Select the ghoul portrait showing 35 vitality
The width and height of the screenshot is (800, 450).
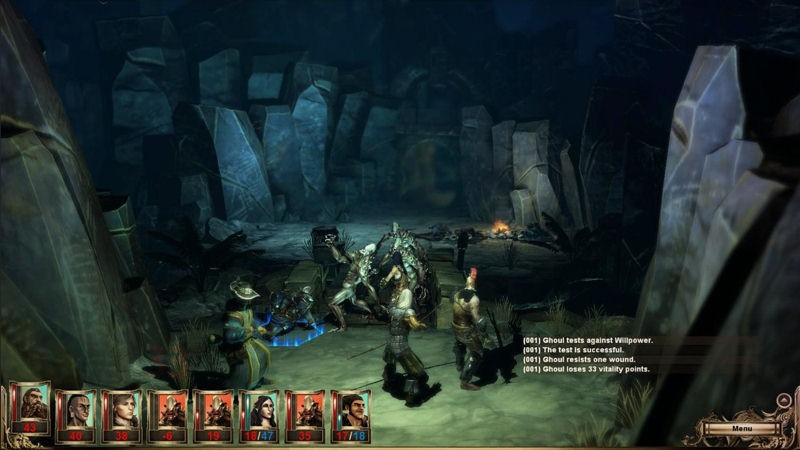pyautogui.click(x=306, y=410)
